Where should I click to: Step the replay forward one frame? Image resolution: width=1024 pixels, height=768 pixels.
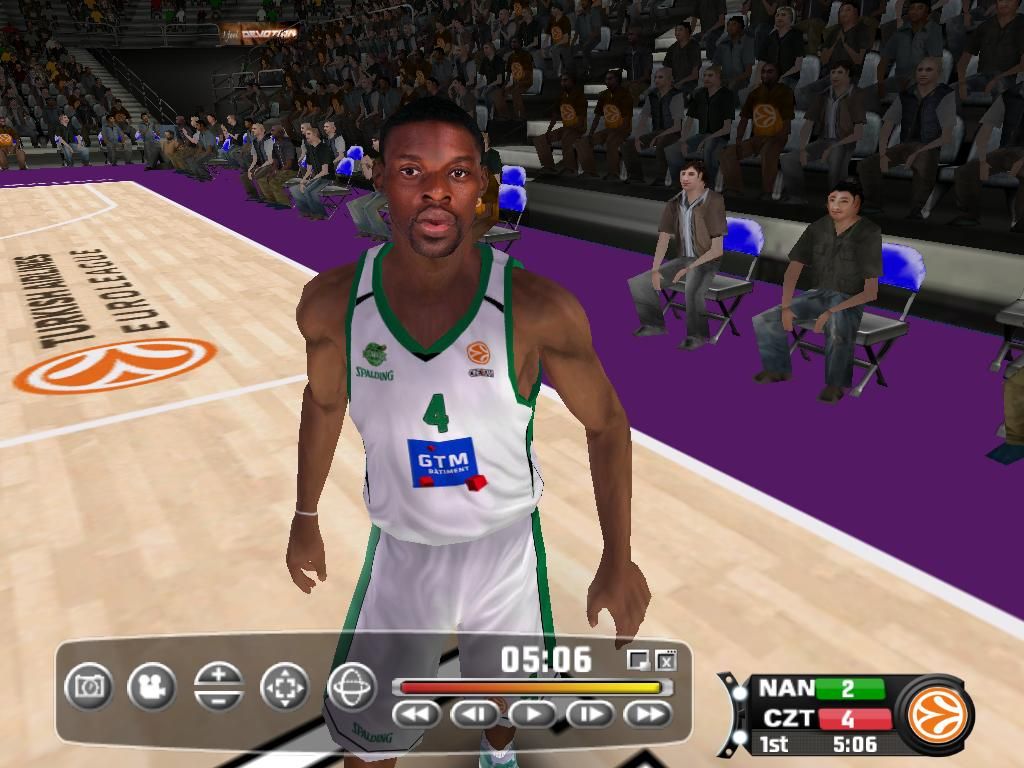coord(591,714)
